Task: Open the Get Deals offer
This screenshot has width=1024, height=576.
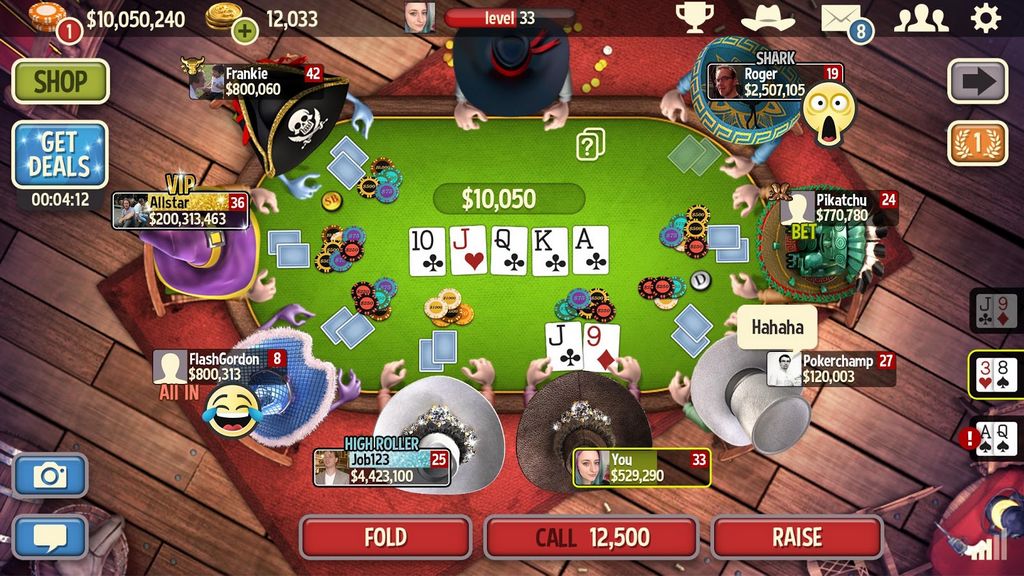Action: 60,154
